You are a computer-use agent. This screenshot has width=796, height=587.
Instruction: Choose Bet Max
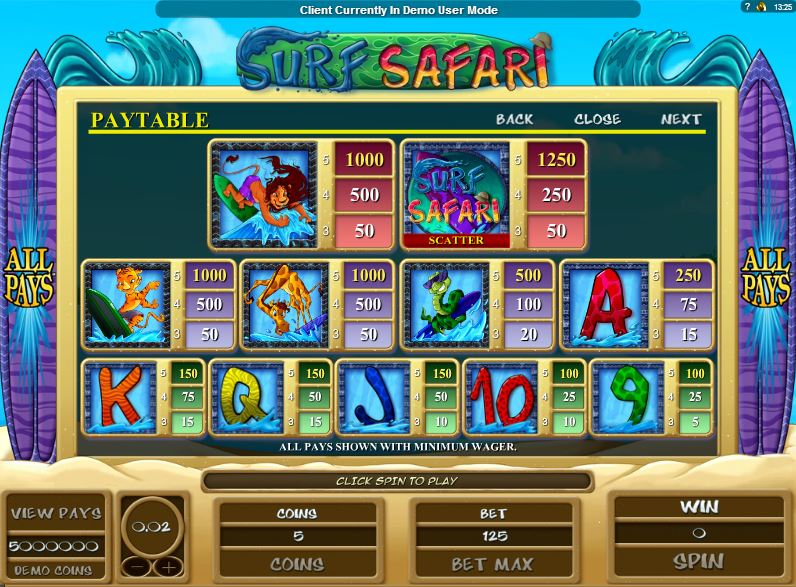click(493, 564)
